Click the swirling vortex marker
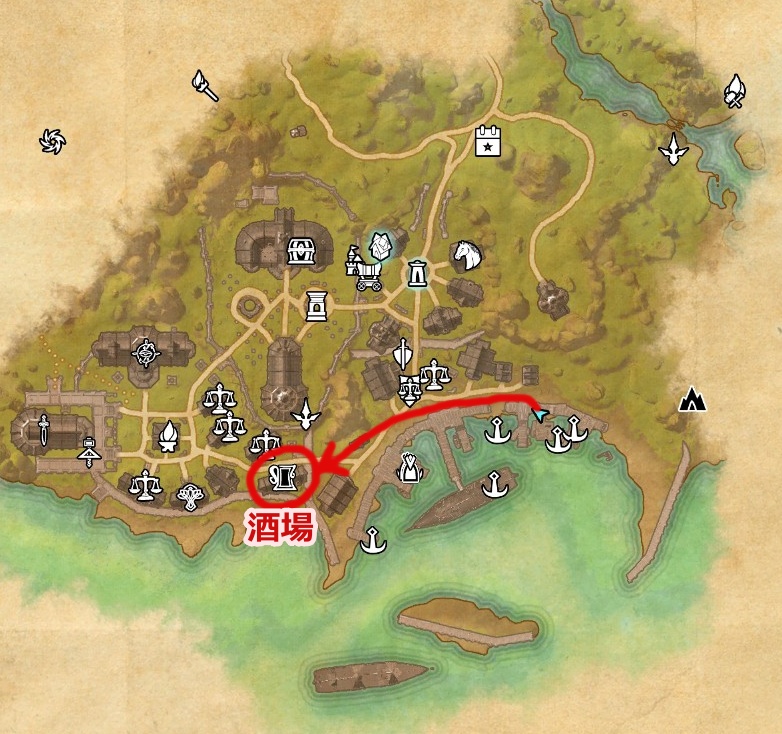This screenshot has width=782, height=734. point(51,142)
